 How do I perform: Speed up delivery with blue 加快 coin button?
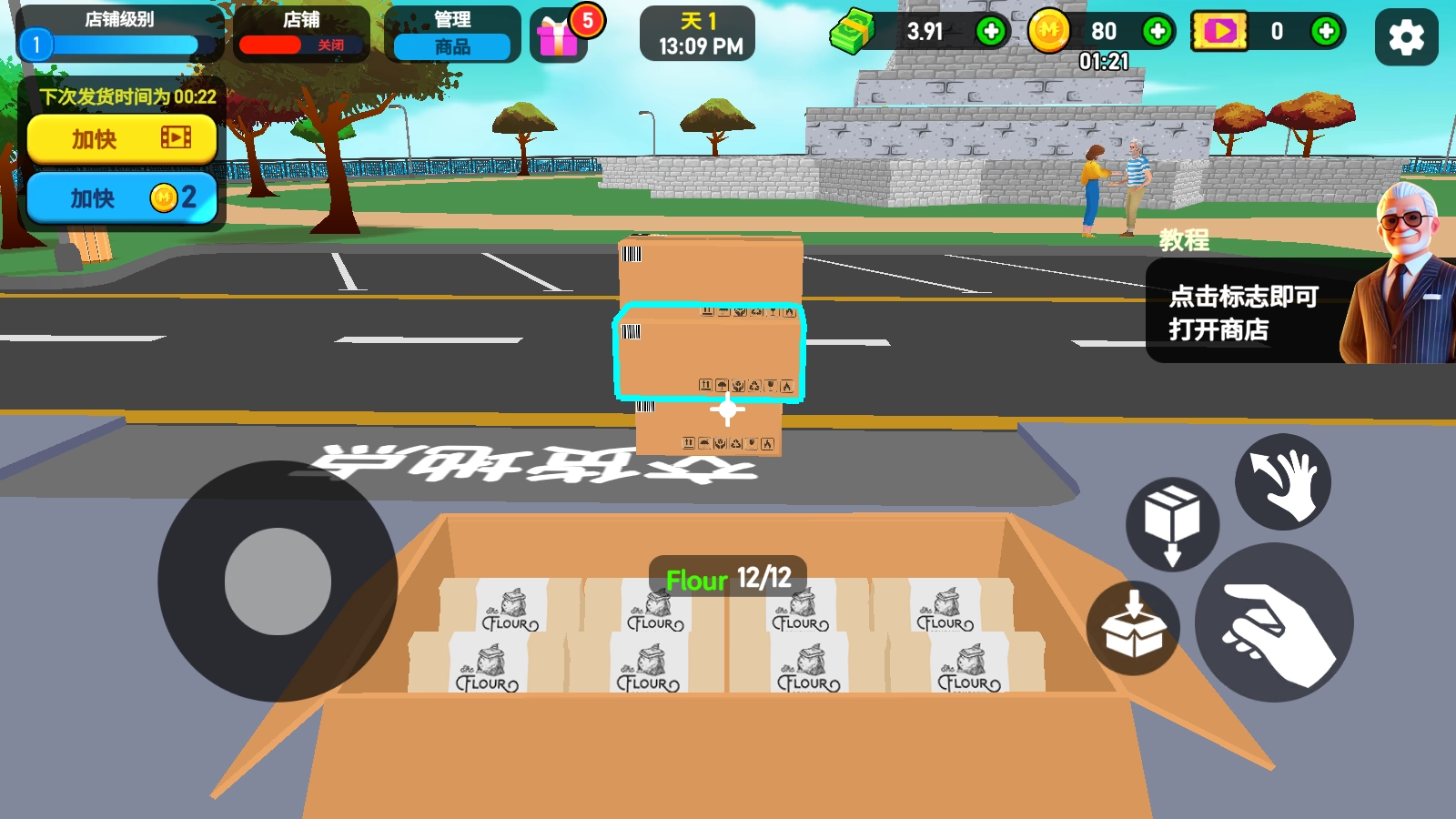pyautogui.click(x=122, y=197)
